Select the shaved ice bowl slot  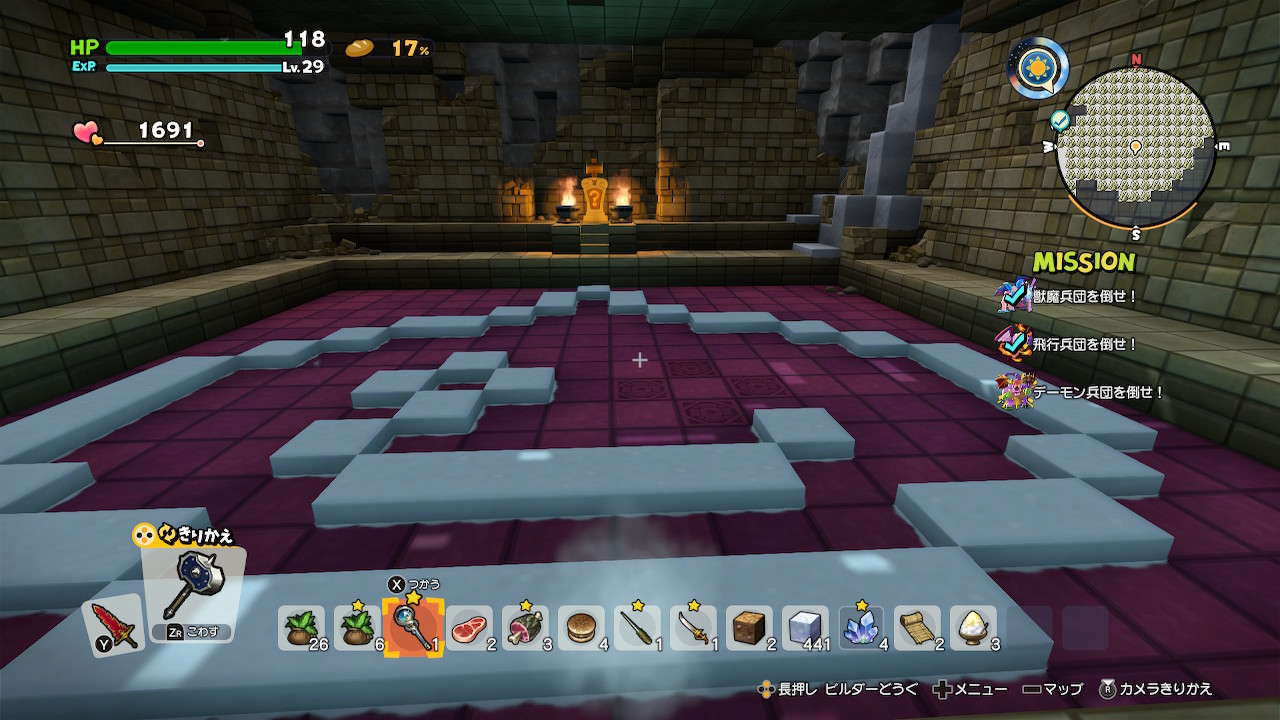coord(973,629)
